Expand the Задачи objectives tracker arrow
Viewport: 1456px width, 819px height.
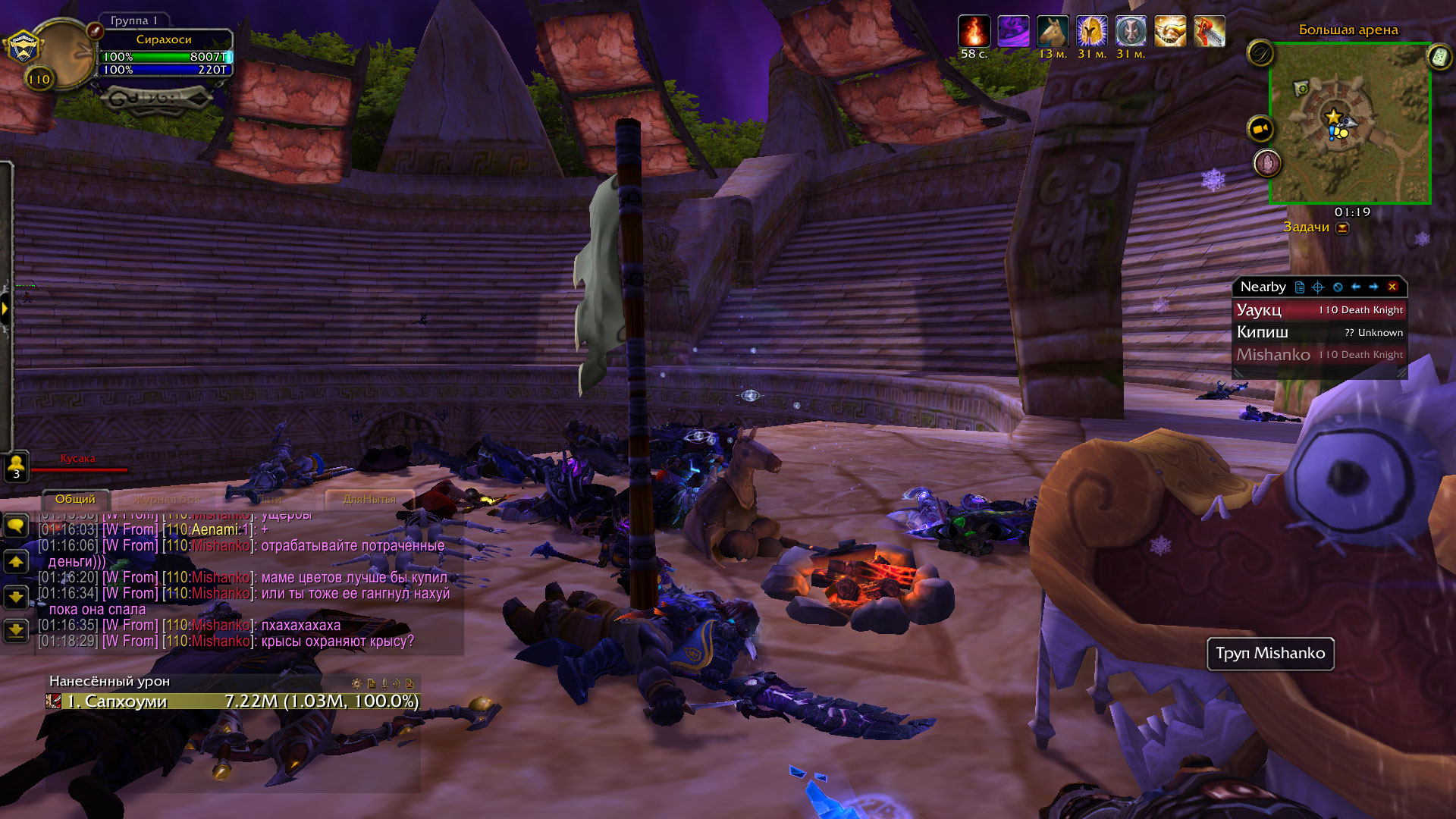1343,227
